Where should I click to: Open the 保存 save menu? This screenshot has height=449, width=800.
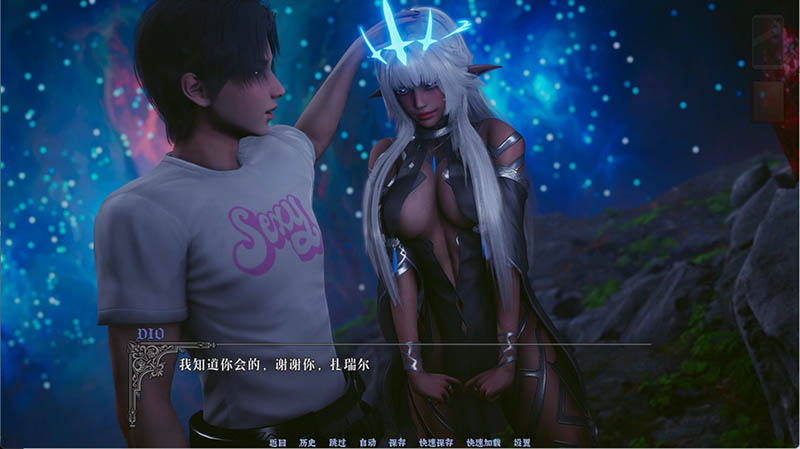(x=397, y=441)
